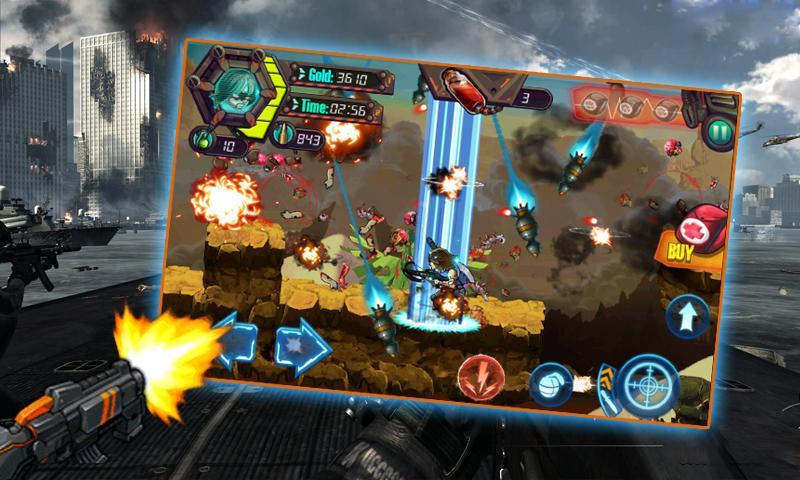Image resolution: width=800 pixels, height=480 pixels.
Task: Pause the game with the green pause button
Action: pyautogui.click(x=716, y=133)
